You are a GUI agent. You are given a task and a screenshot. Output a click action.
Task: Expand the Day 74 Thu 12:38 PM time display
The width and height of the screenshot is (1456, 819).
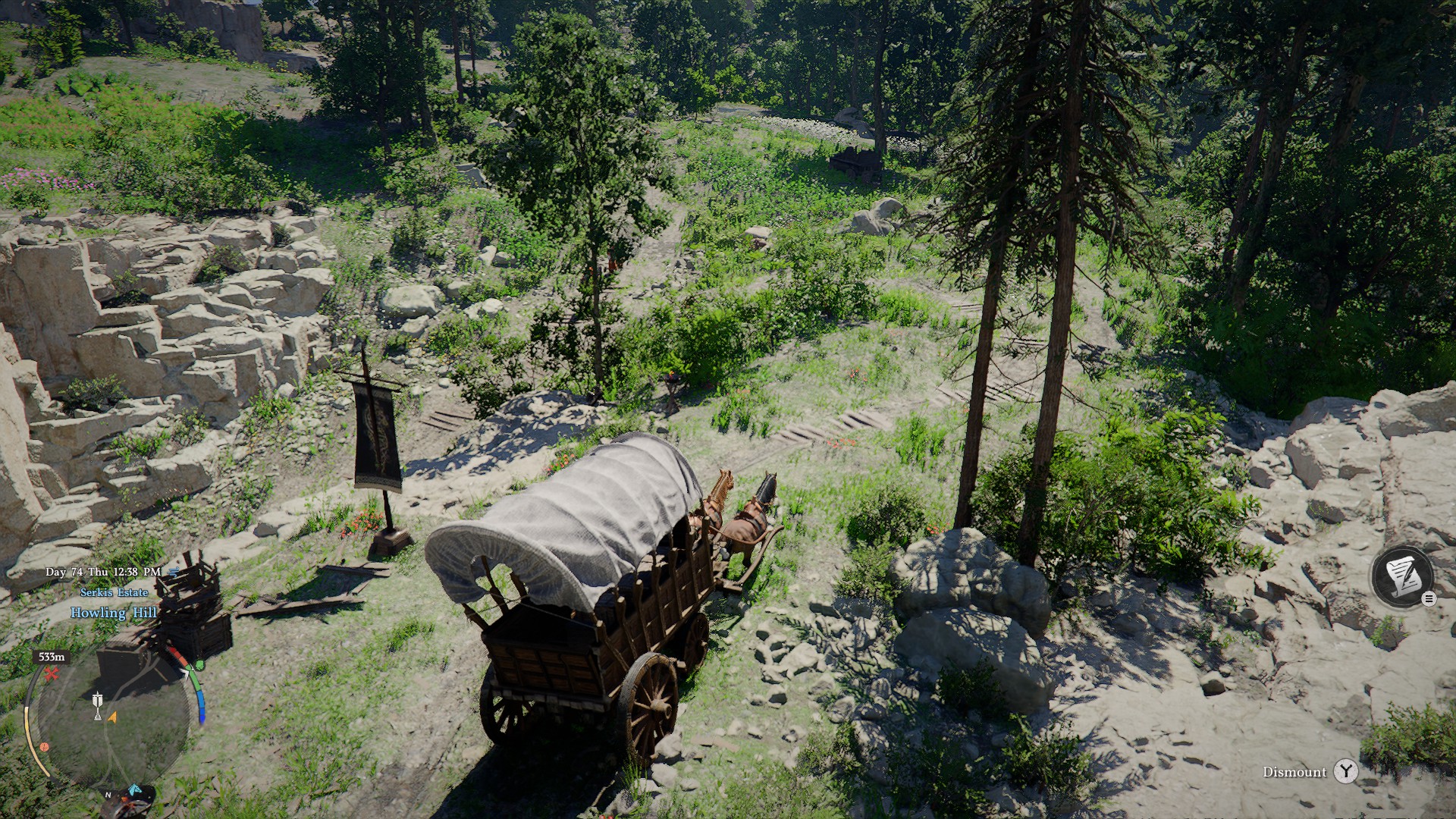[102, 571]
